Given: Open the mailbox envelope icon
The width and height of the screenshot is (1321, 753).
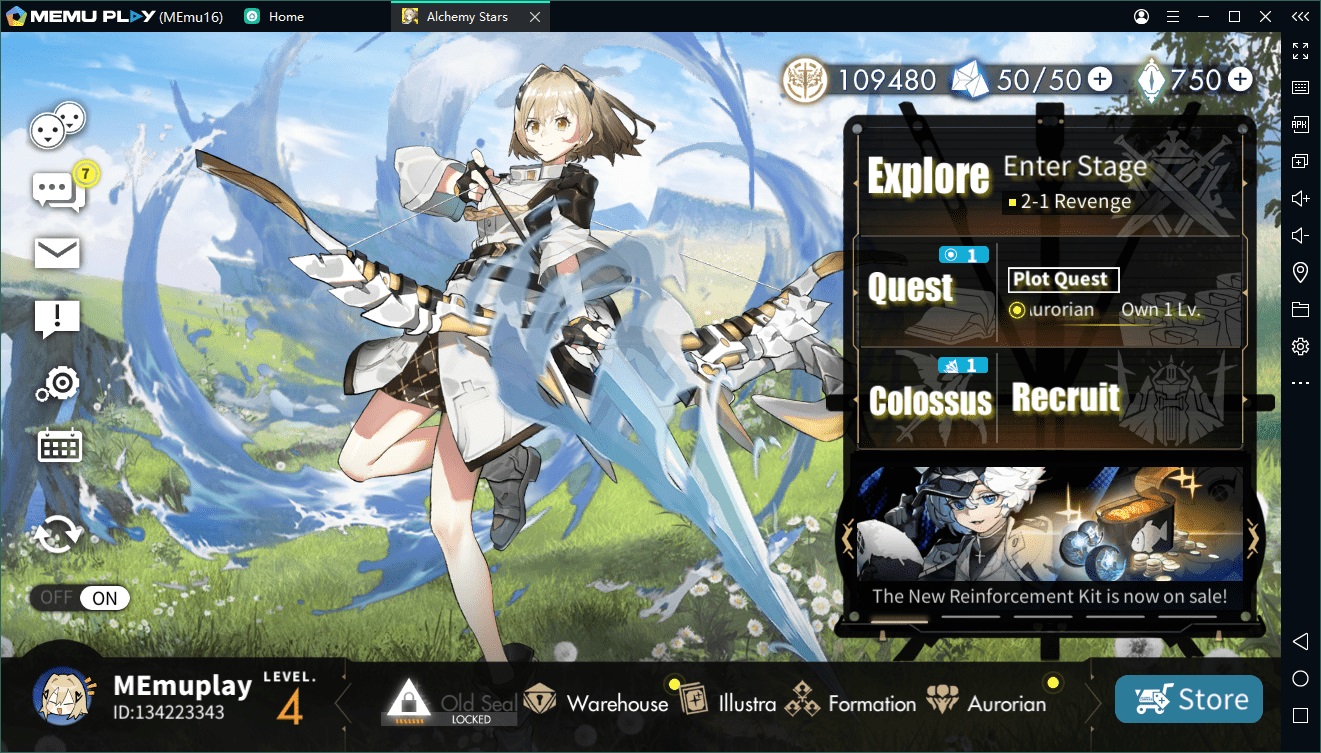Looking at the screenshot, I should tap(57, 253).
